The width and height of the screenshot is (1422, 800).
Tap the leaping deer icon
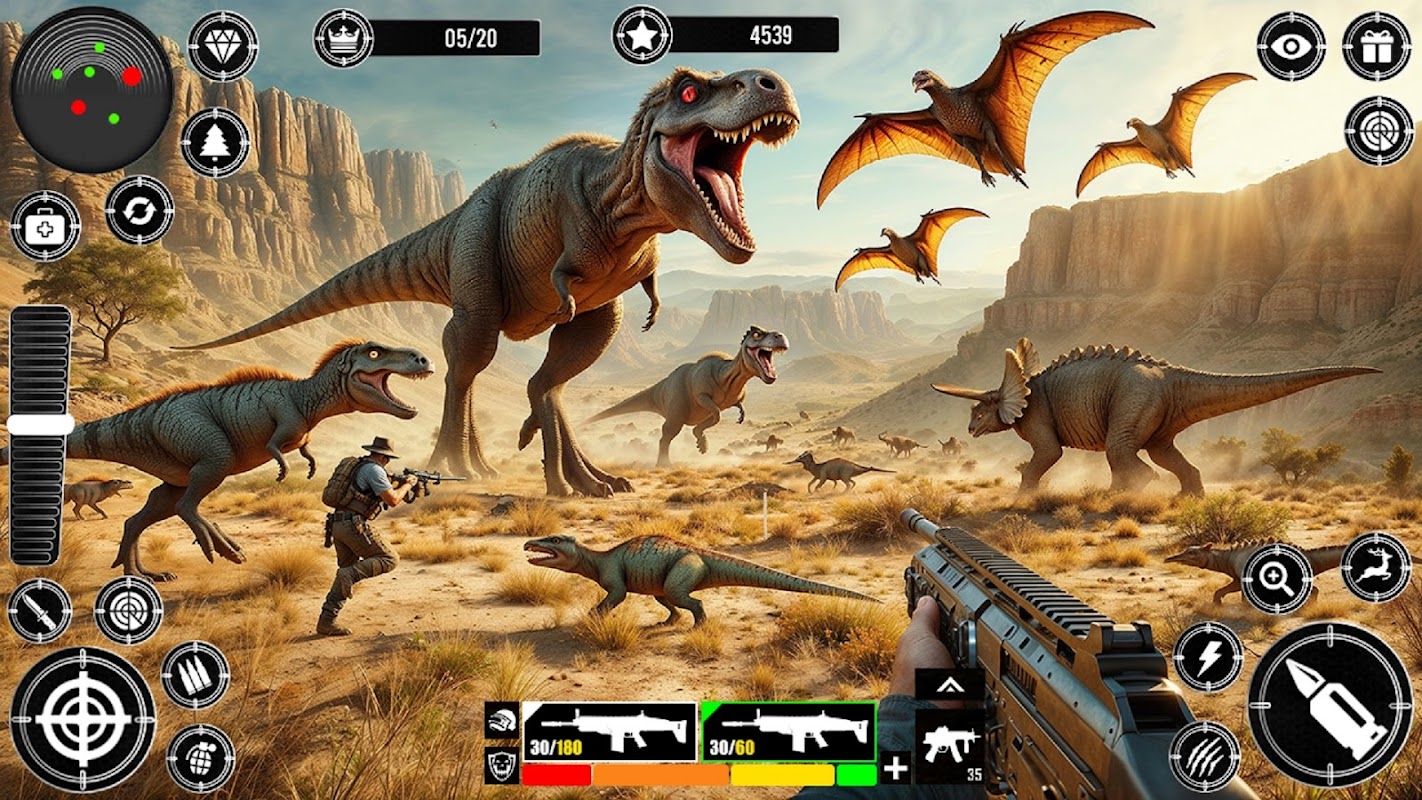click(x=1375, y=568)
